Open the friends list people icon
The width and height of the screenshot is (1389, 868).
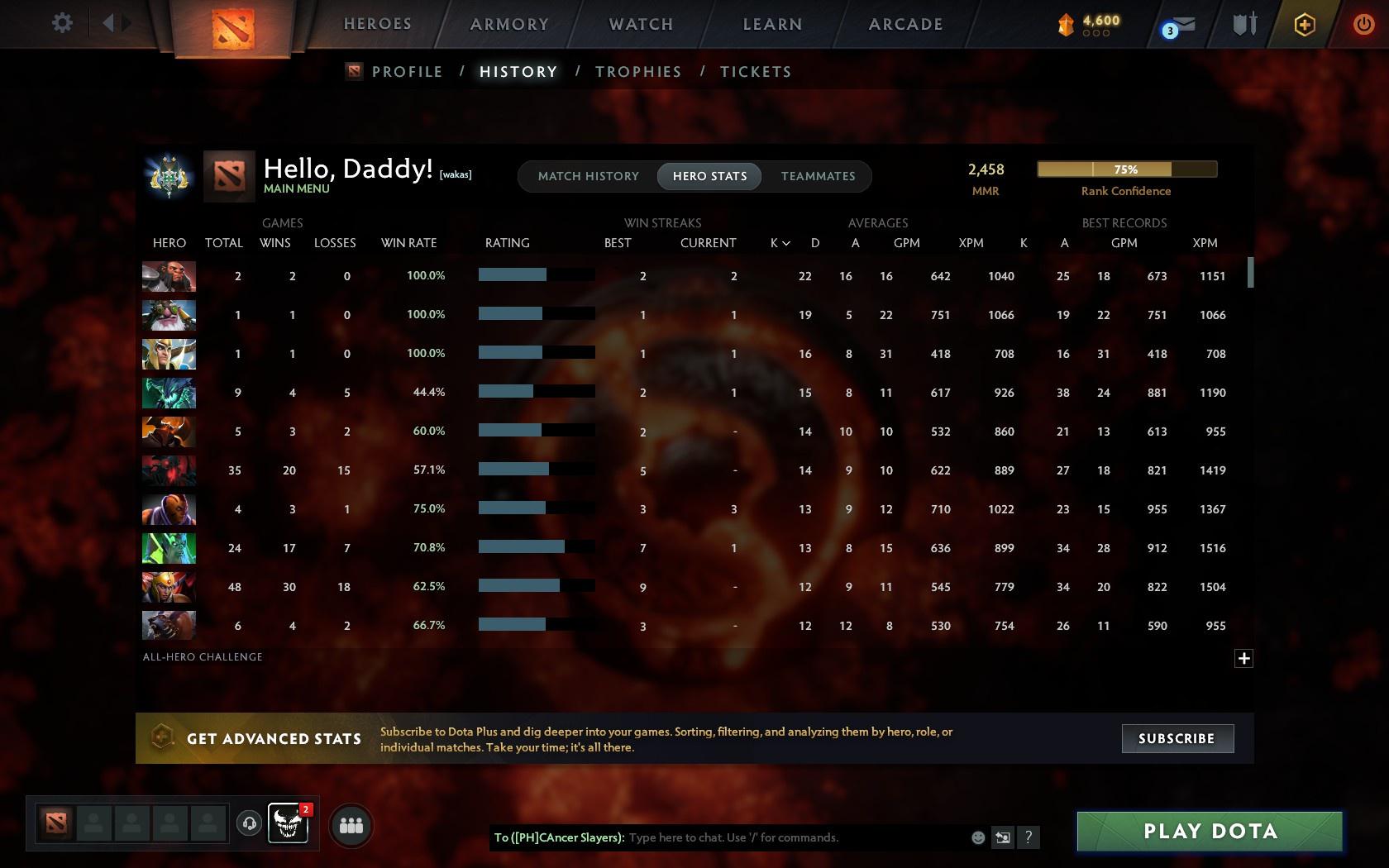click(351, 824)
